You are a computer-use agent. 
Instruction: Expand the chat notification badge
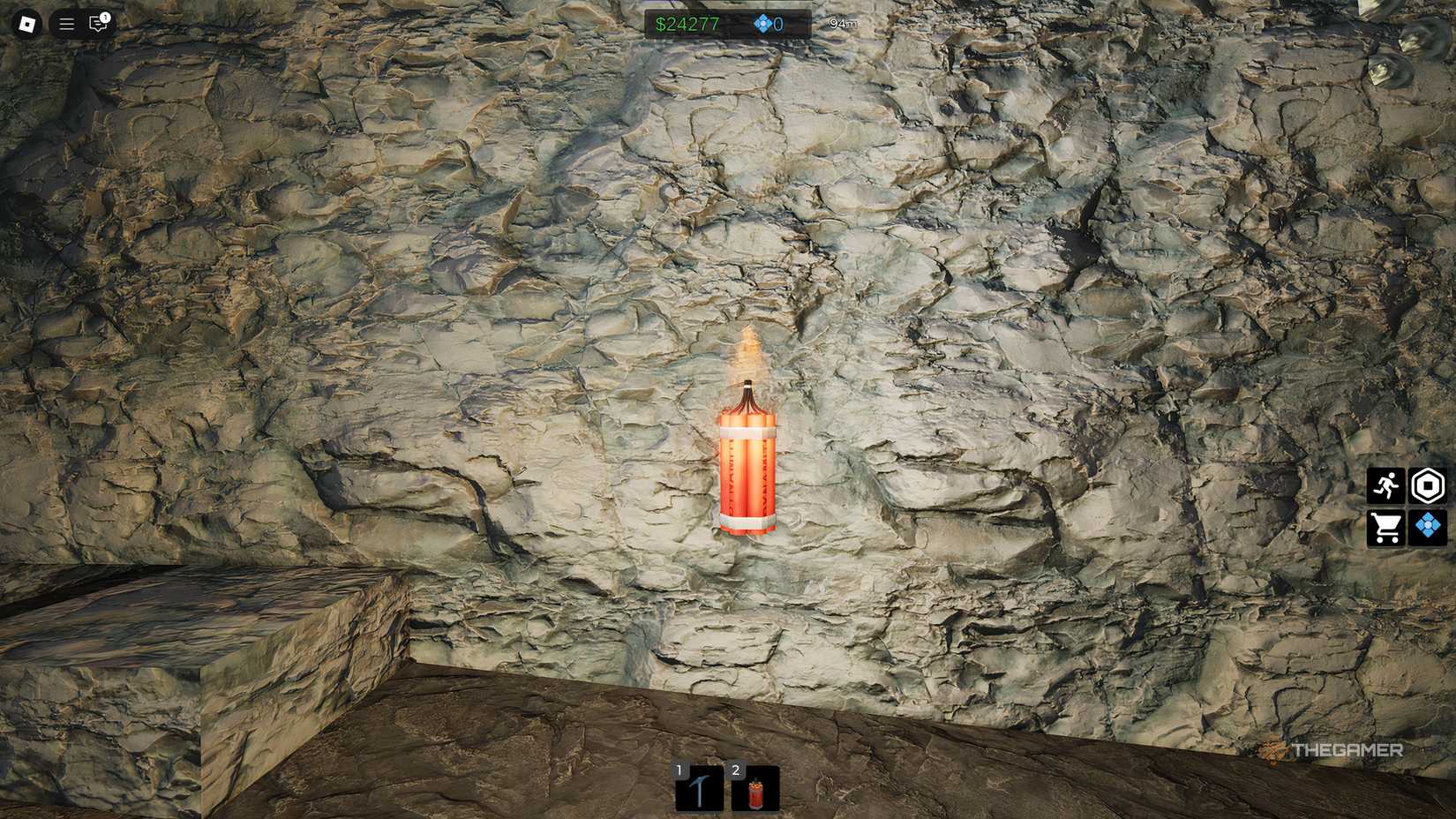pos(105,15)
